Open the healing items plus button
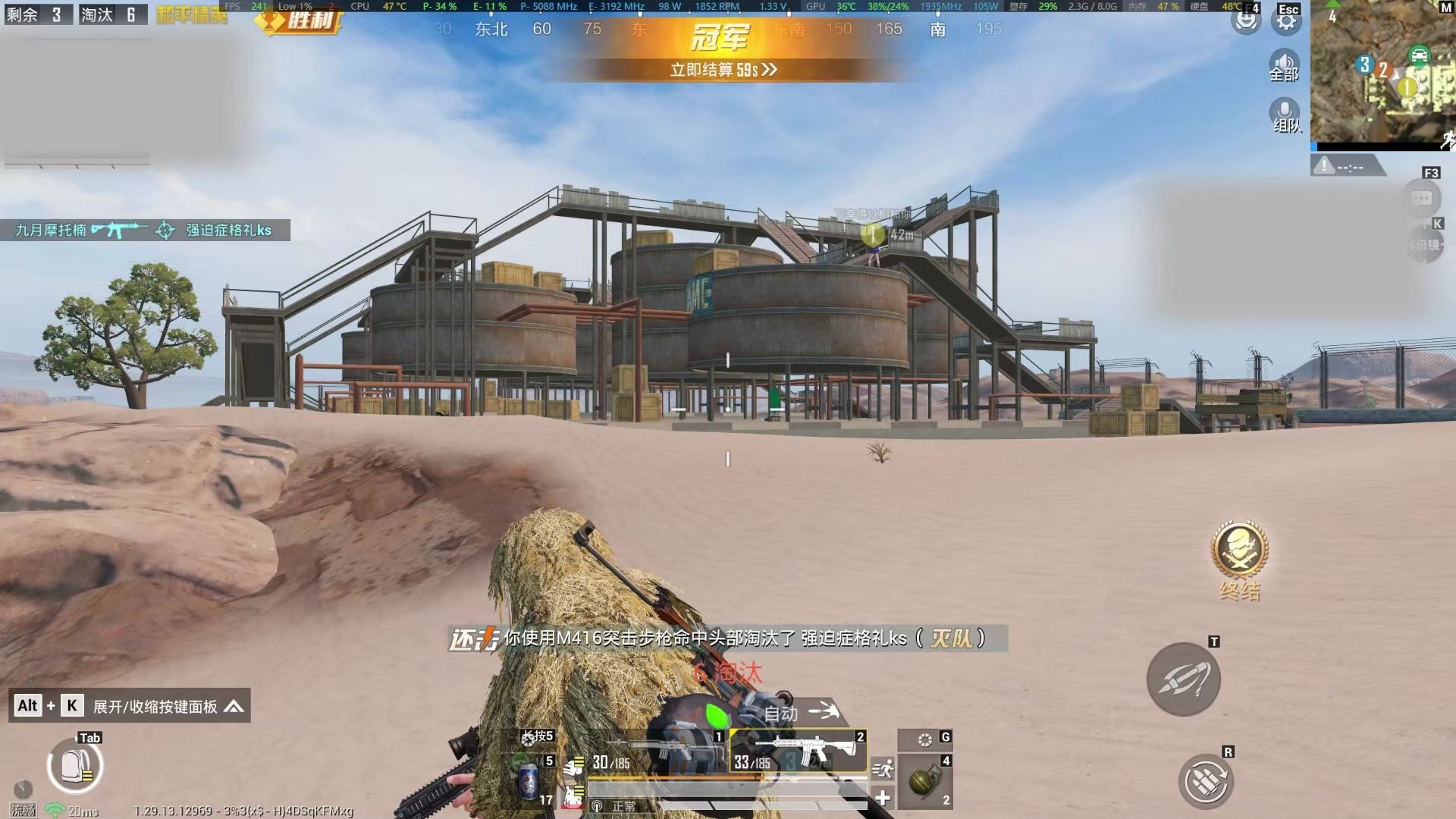This screenshot has width=1456, height=819. (x=883, y=798)
